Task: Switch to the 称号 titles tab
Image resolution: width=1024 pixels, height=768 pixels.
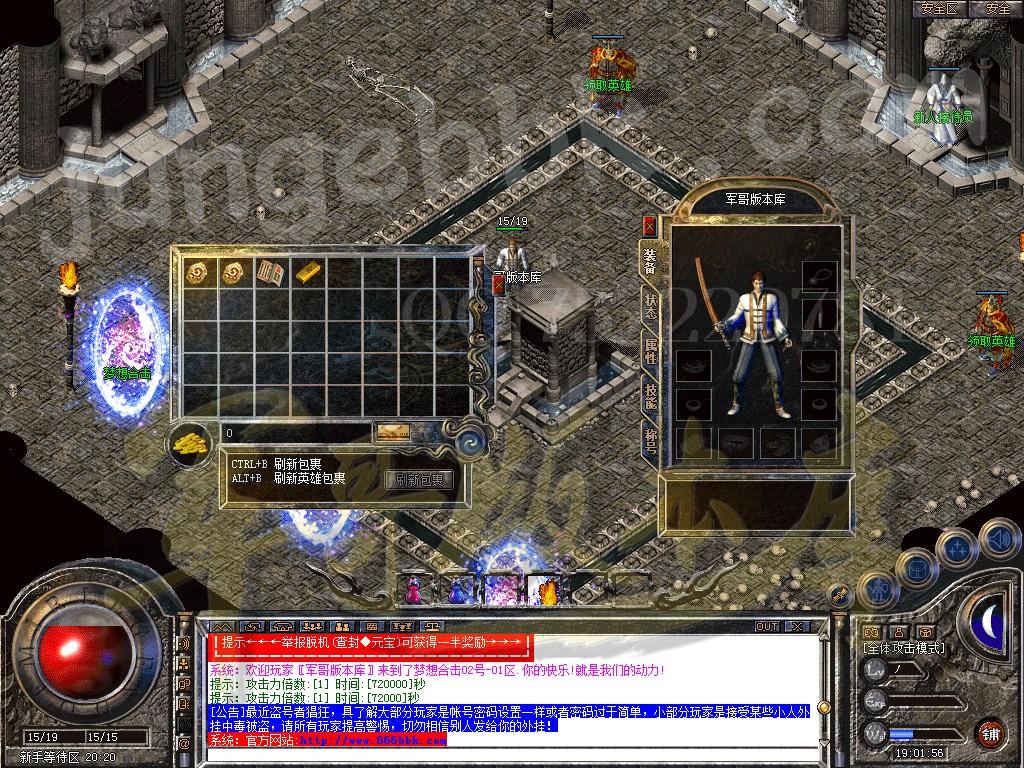Action: [651, 440]
